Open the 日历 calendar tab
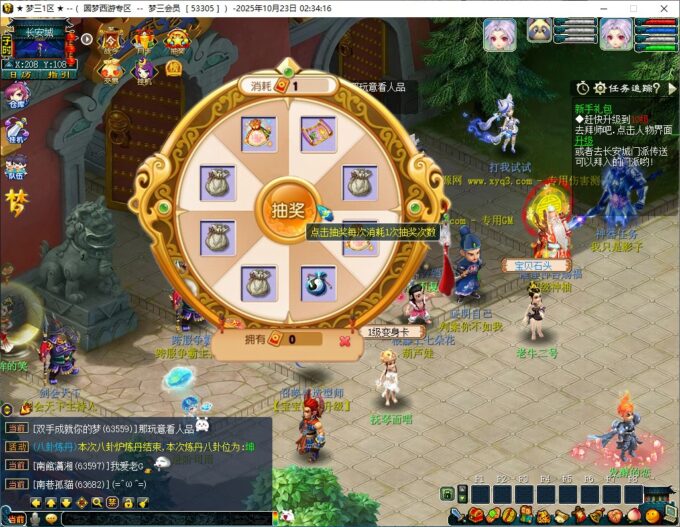The height and width of the screenshot is (527, 680). click(x=17, y=74)
